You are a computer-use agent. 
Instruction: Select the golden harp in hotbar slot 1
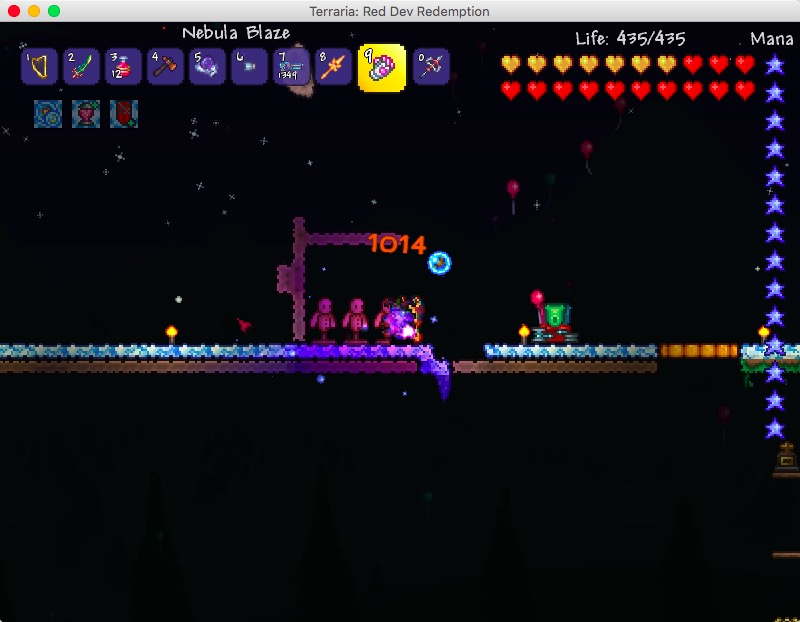coord(40,67)
